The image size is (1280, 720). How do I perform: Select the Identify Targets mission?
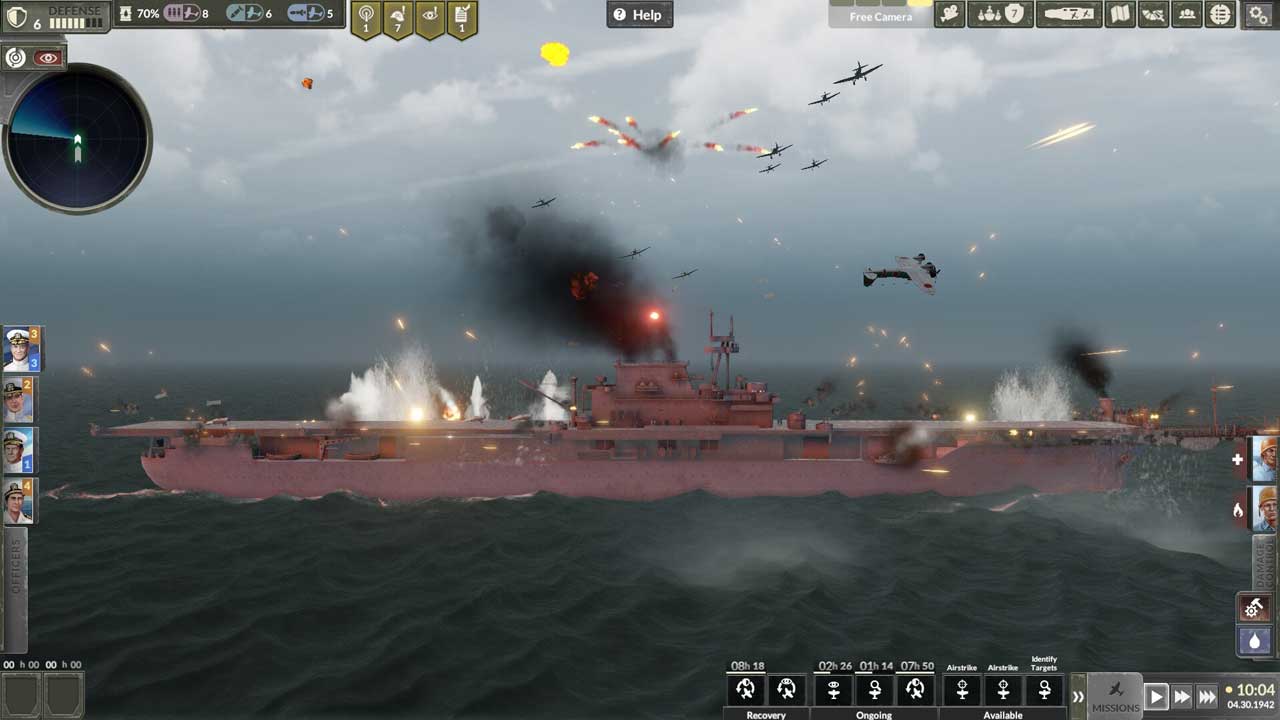tap(1044, 689)
